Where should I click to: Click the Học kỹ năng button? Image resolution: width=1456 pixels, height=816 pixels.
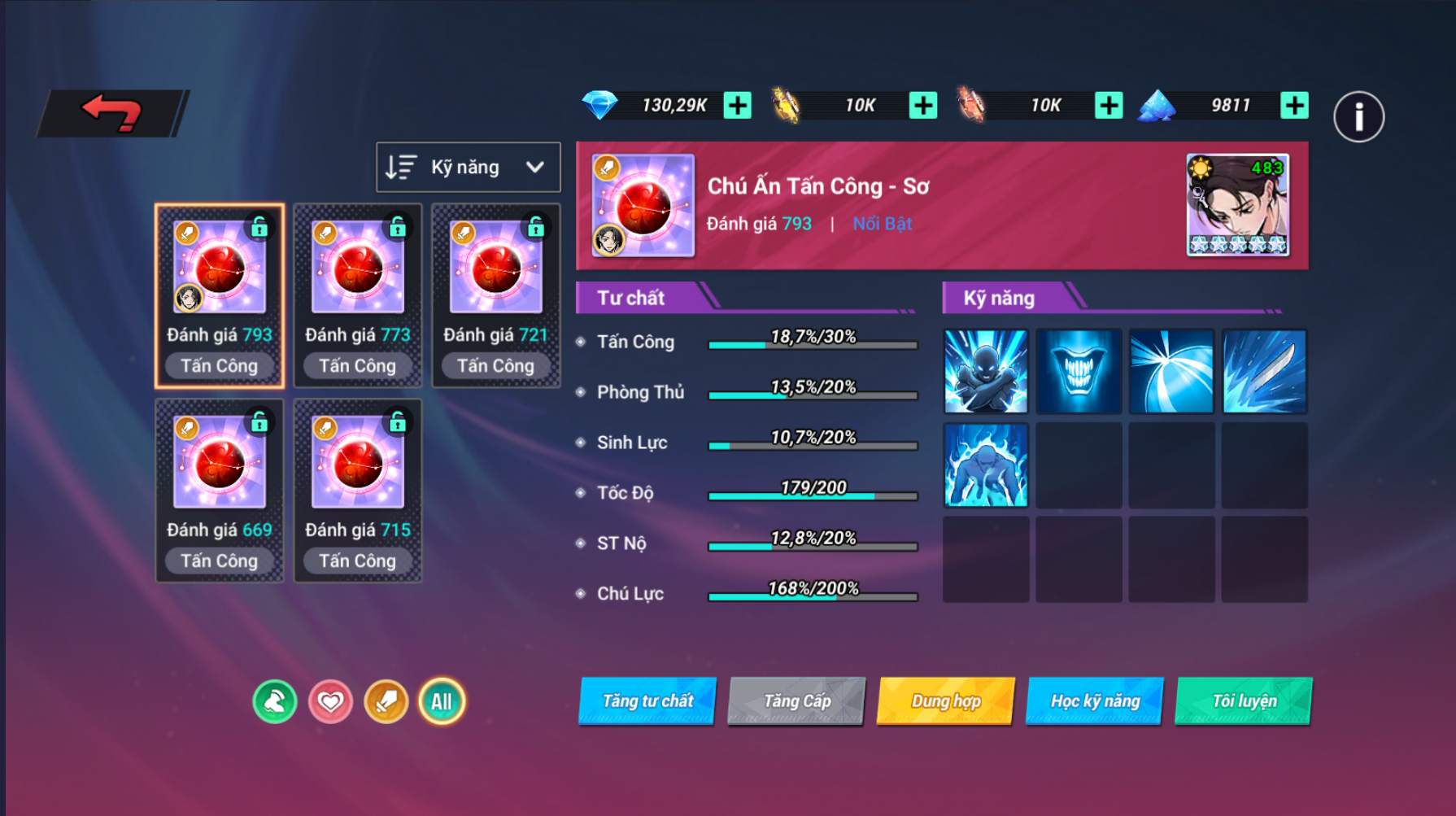1095,700
